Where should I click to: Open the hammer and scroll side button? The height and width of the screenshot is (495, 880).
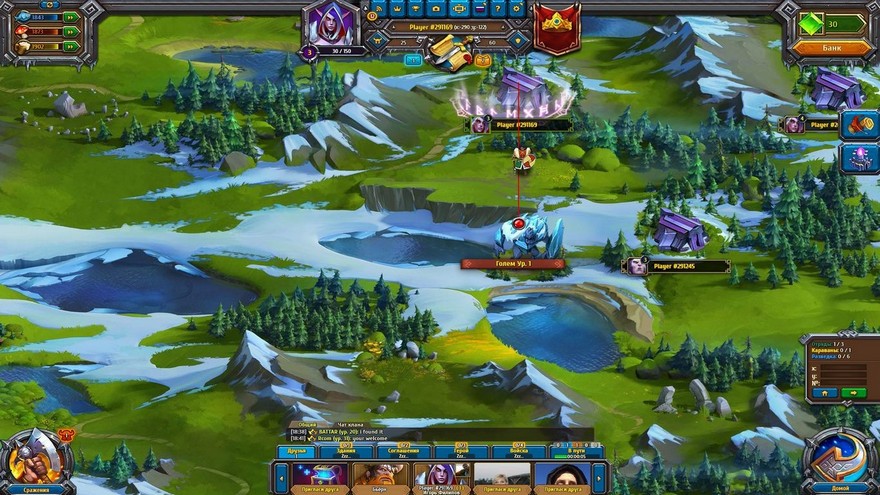point(860,124)
